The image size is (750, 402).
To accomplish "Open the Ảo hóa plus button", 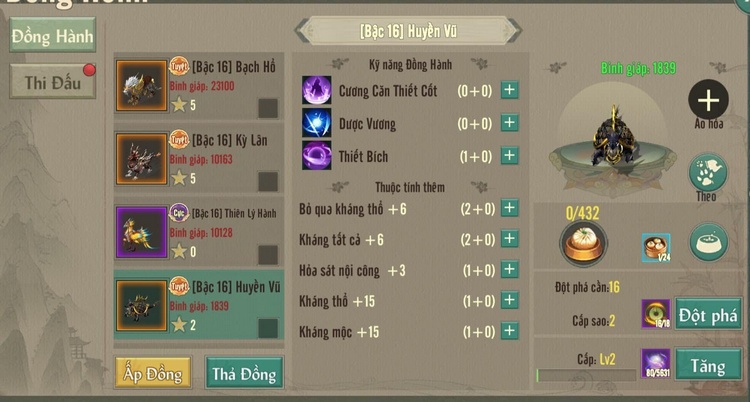I will (708, 100).
